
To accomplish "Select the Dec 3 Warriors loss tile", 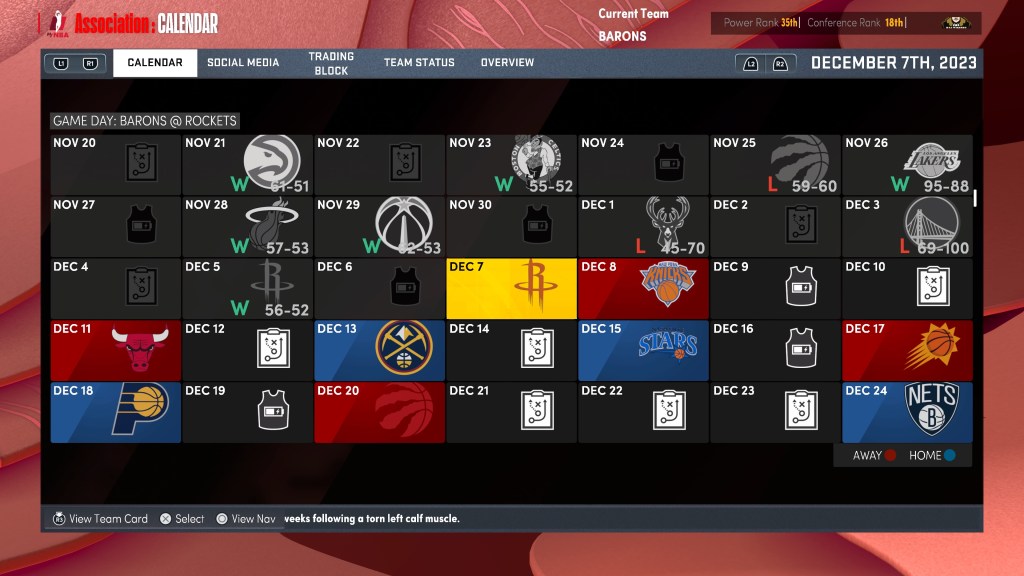I will [x=907, y=226].
